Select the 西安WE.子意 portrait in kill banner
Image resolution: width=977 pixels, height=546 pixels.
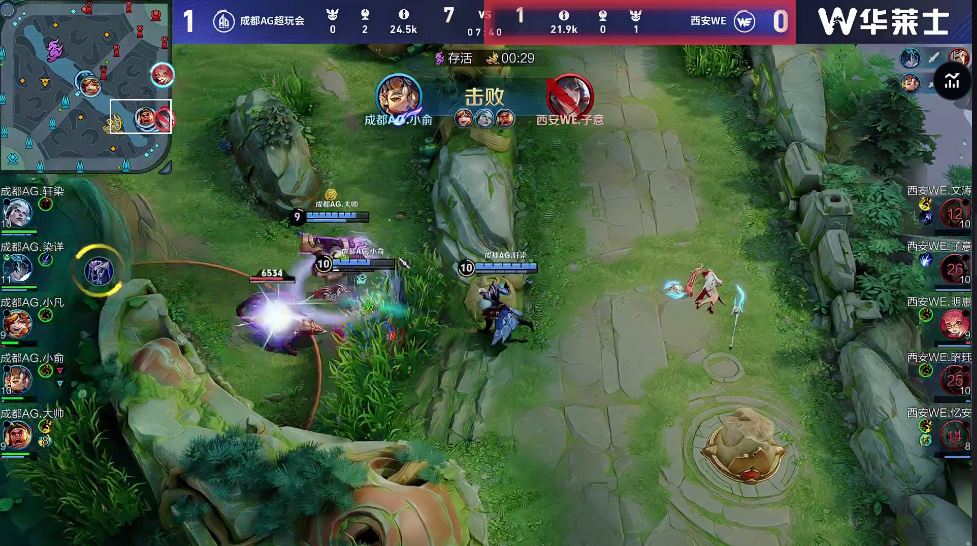pyautogui.click(x=569, y=97)
